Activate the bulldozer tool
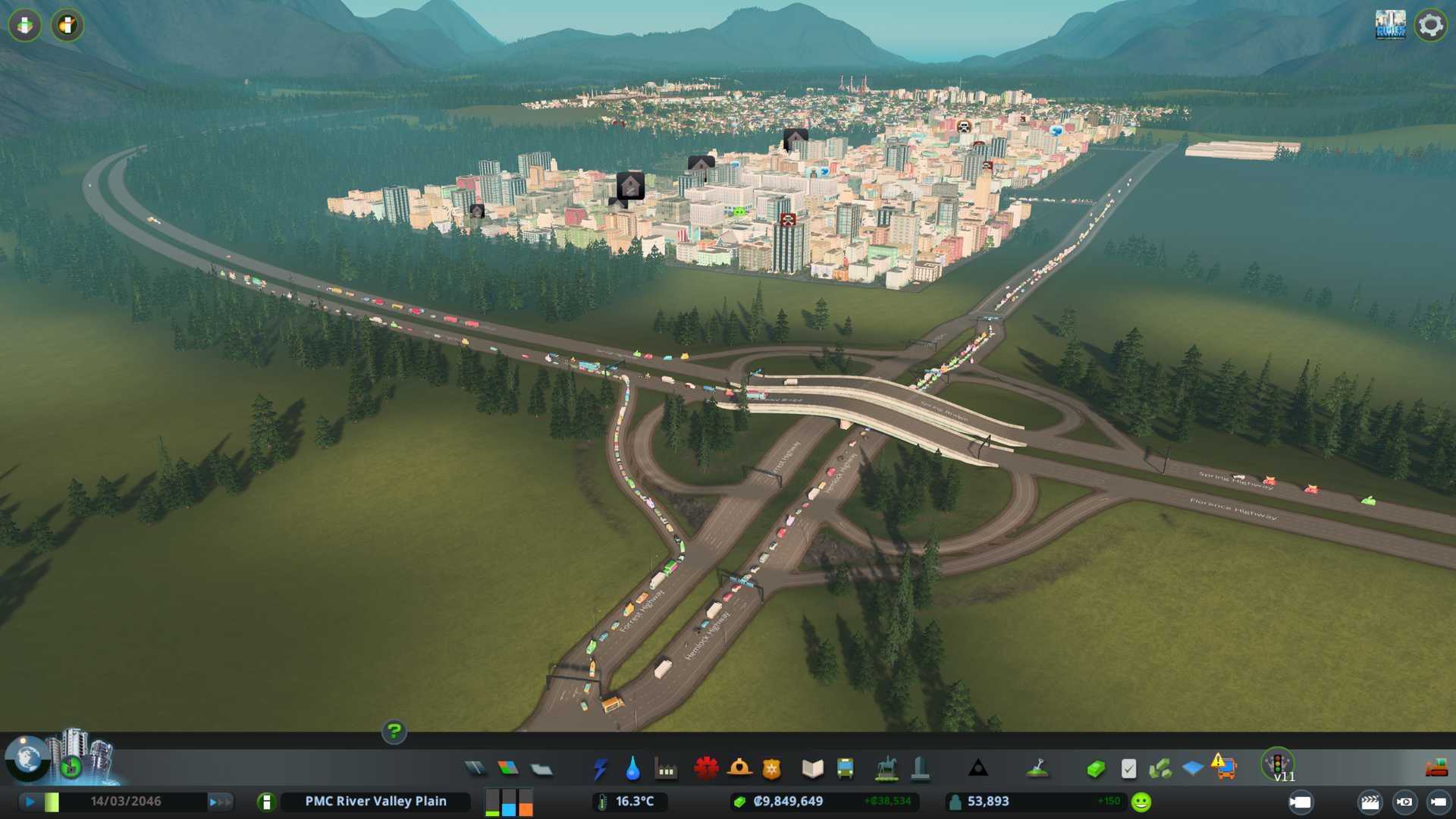Screen dimensions: 1456x819 point(1436,769)
